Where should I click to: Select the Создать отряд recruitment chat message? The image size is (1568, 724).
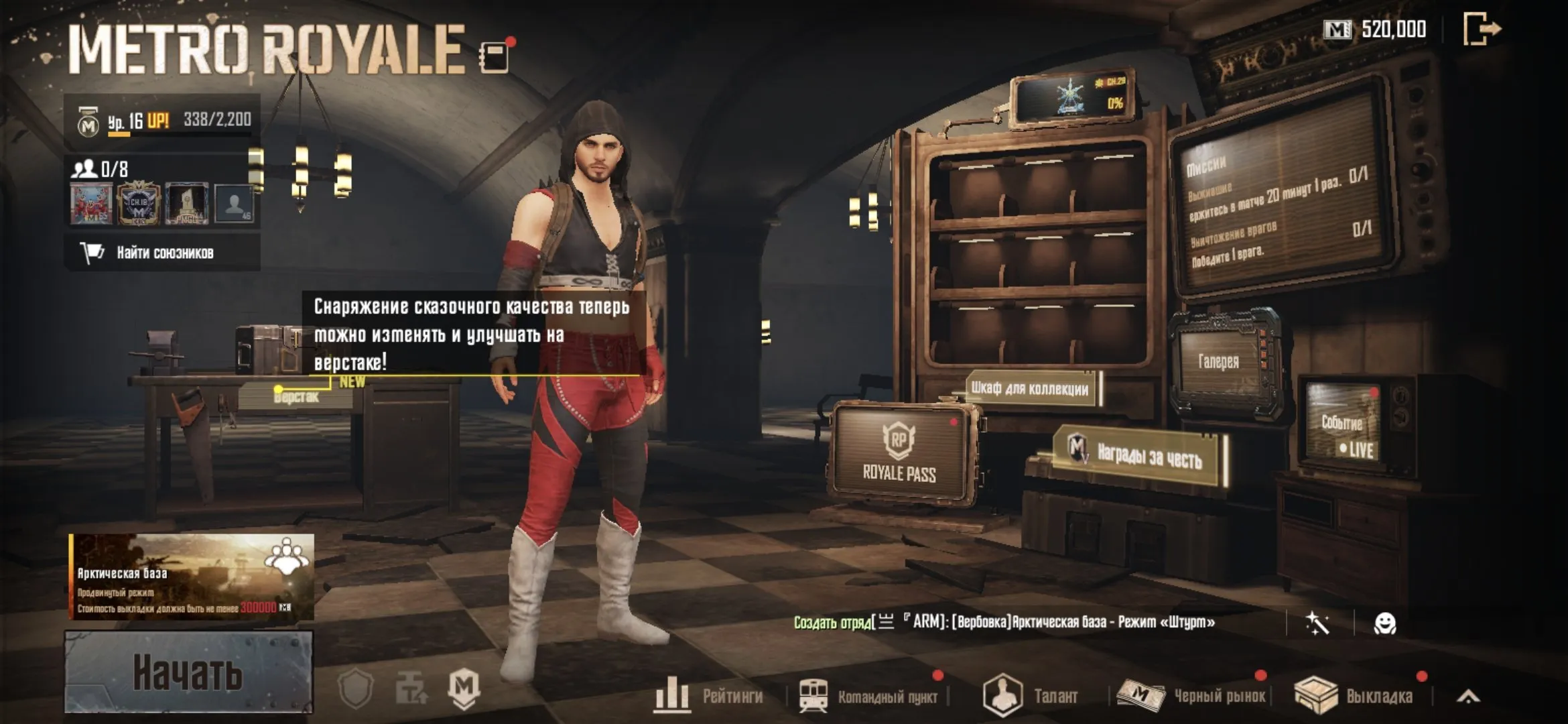coord(1005,622)
